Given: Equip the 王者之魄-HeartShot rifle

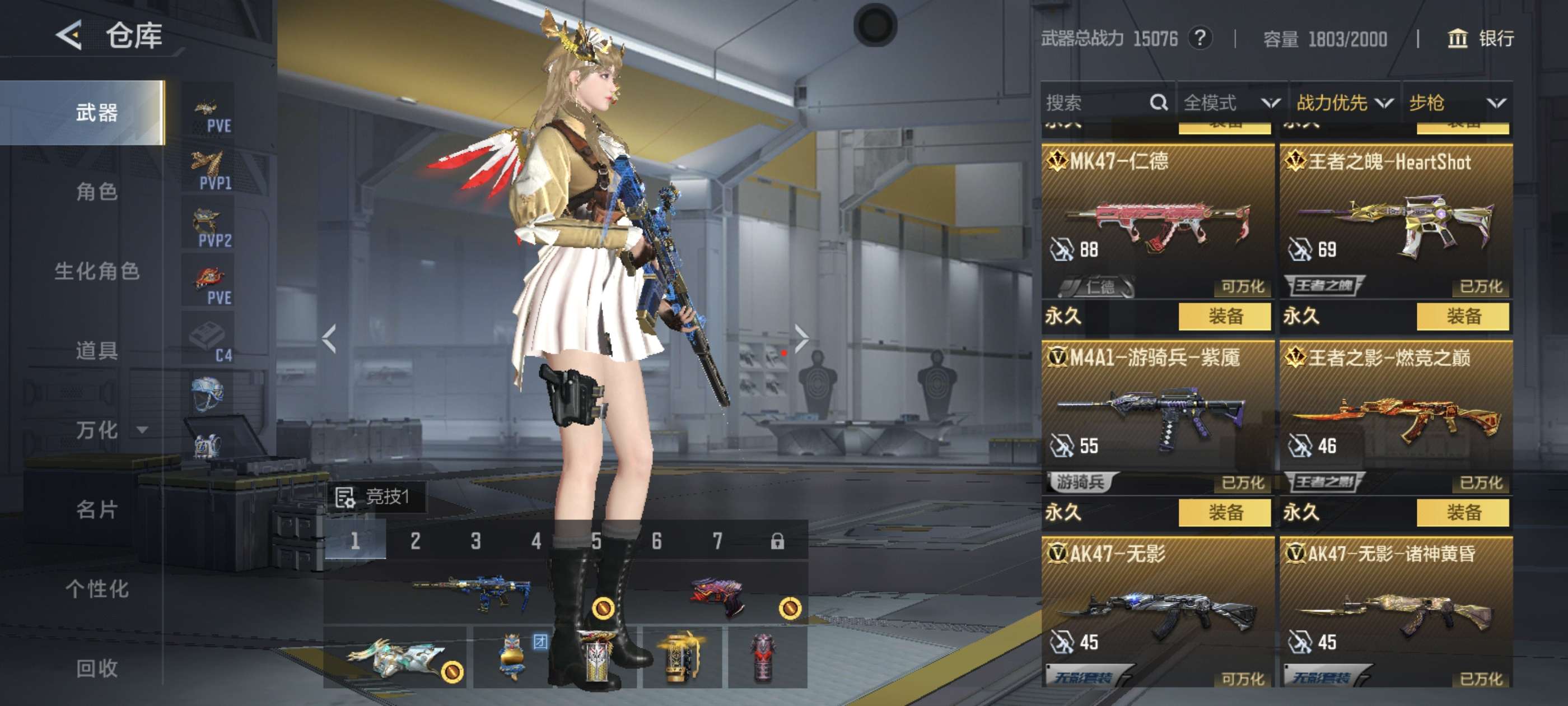Looking at the screenshot, I should click(1463, 316).
